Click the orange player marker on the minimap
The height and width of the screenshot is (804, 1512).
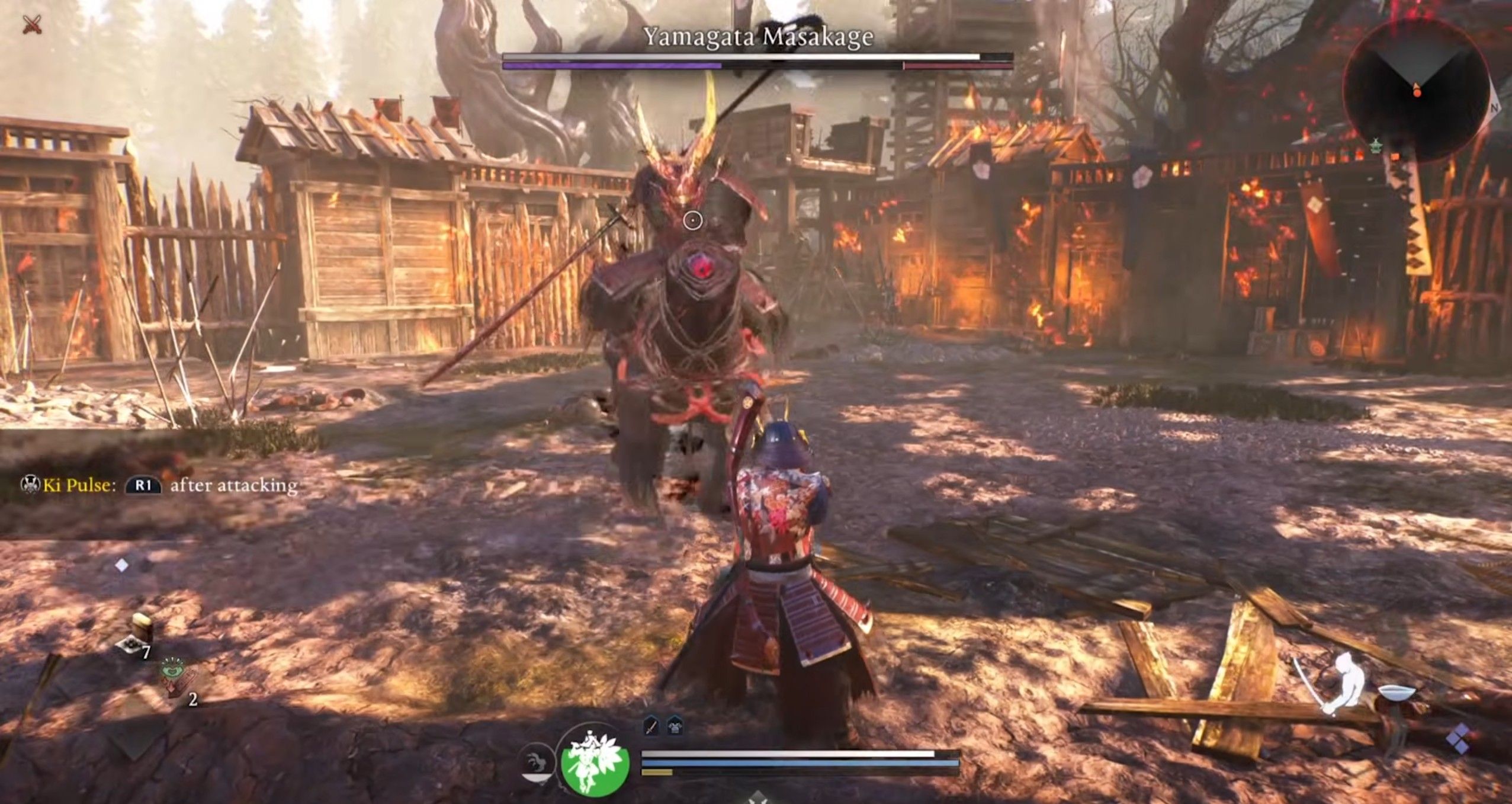pyautogui.click(x=1418, y=93)
